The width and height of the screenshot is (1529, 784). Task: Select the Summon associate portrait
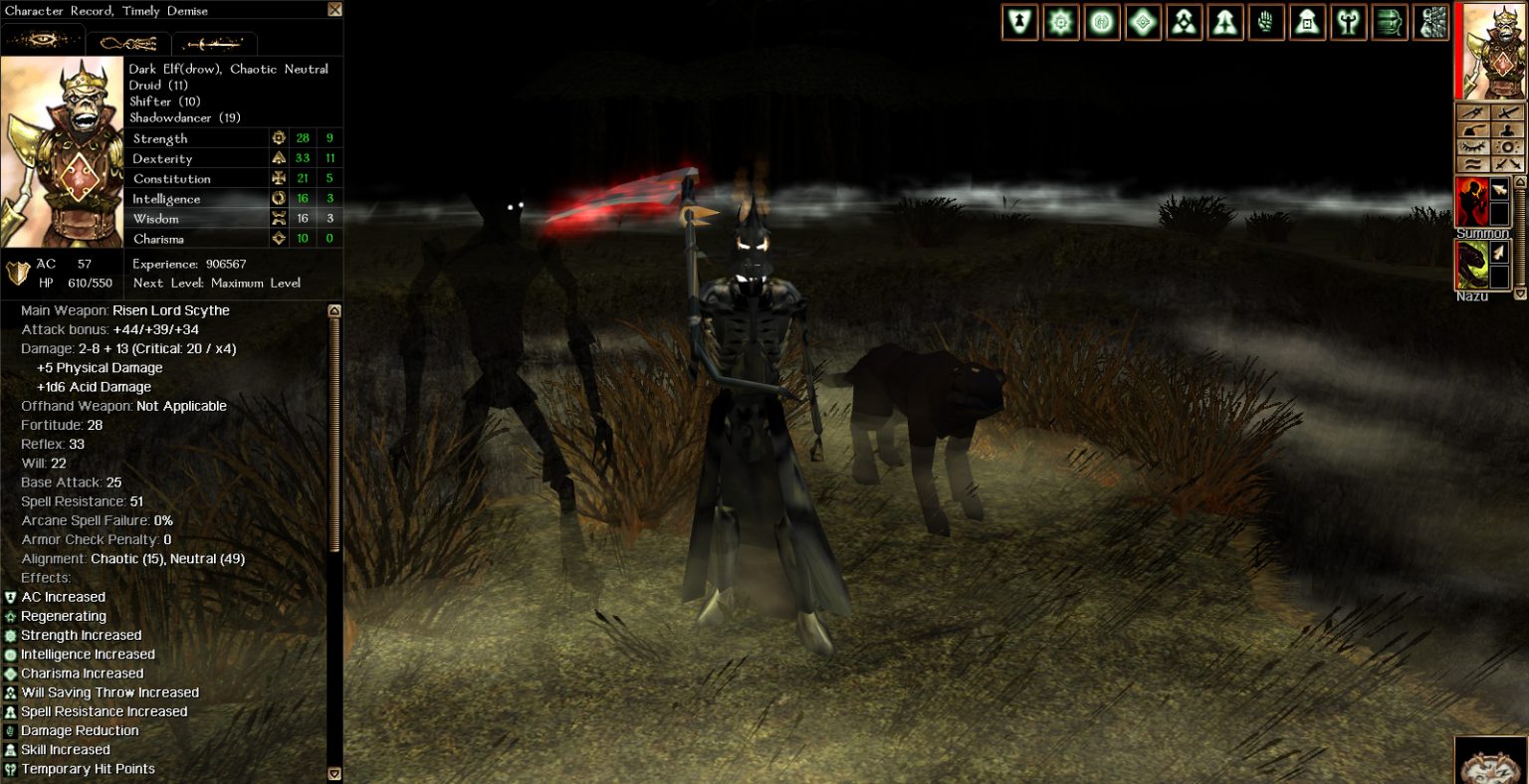1472,202
